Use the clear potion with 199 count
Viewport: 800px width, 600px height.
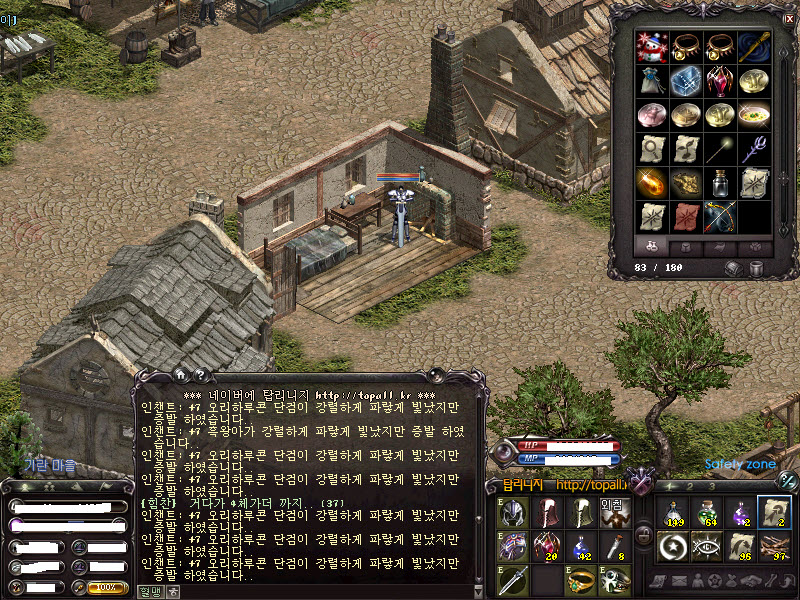point(674,512)
